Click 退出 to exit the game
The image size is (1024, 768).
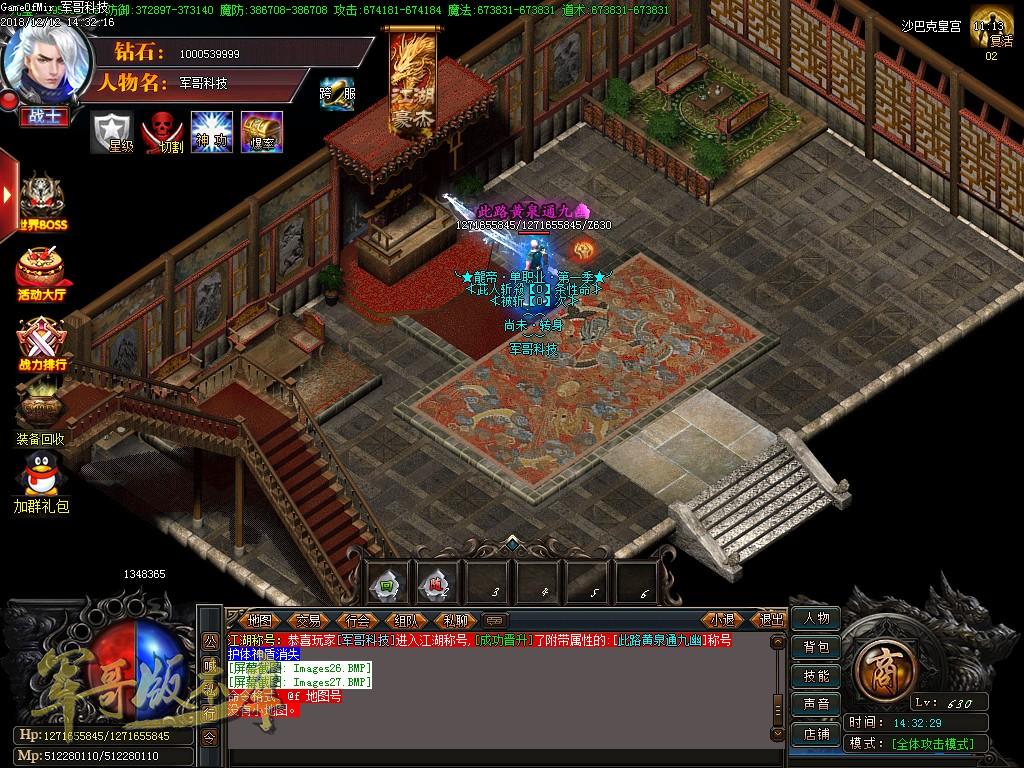tap(771, 620)
